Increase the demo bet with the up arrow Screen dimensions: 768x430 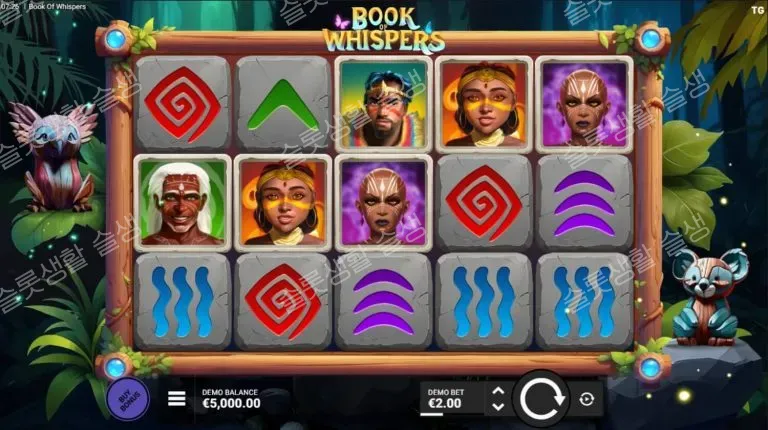point(497,391)
